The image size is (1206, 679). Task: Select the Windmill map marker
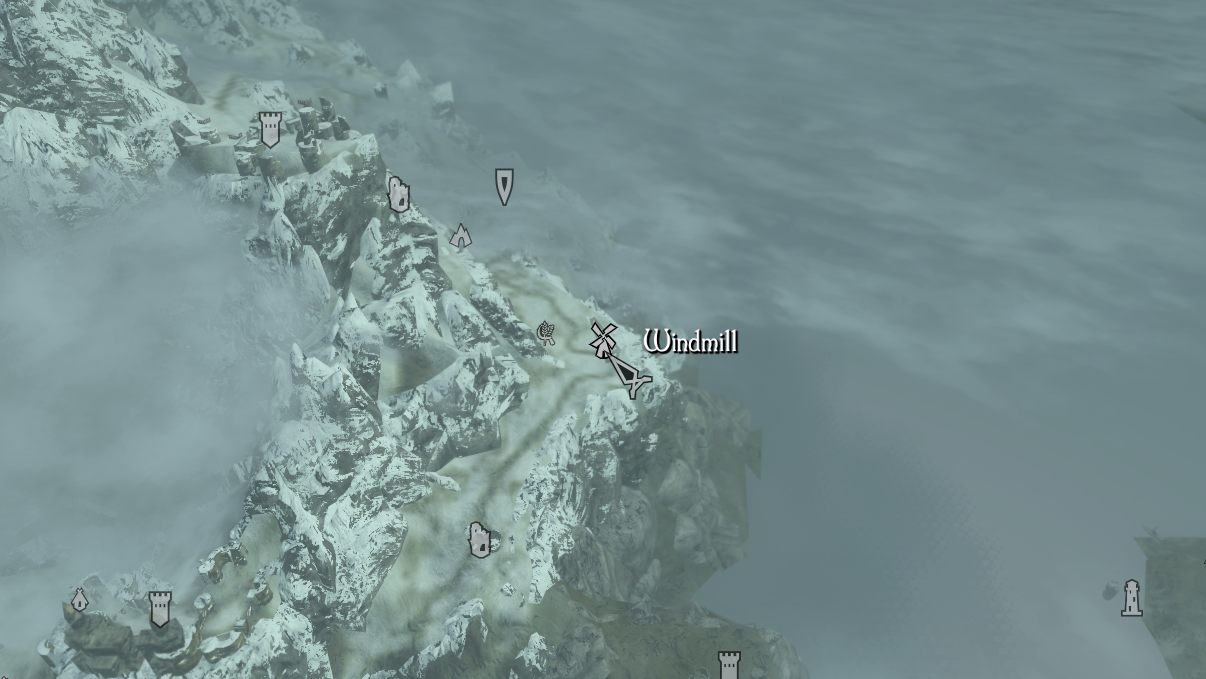[x=601, y=340]
